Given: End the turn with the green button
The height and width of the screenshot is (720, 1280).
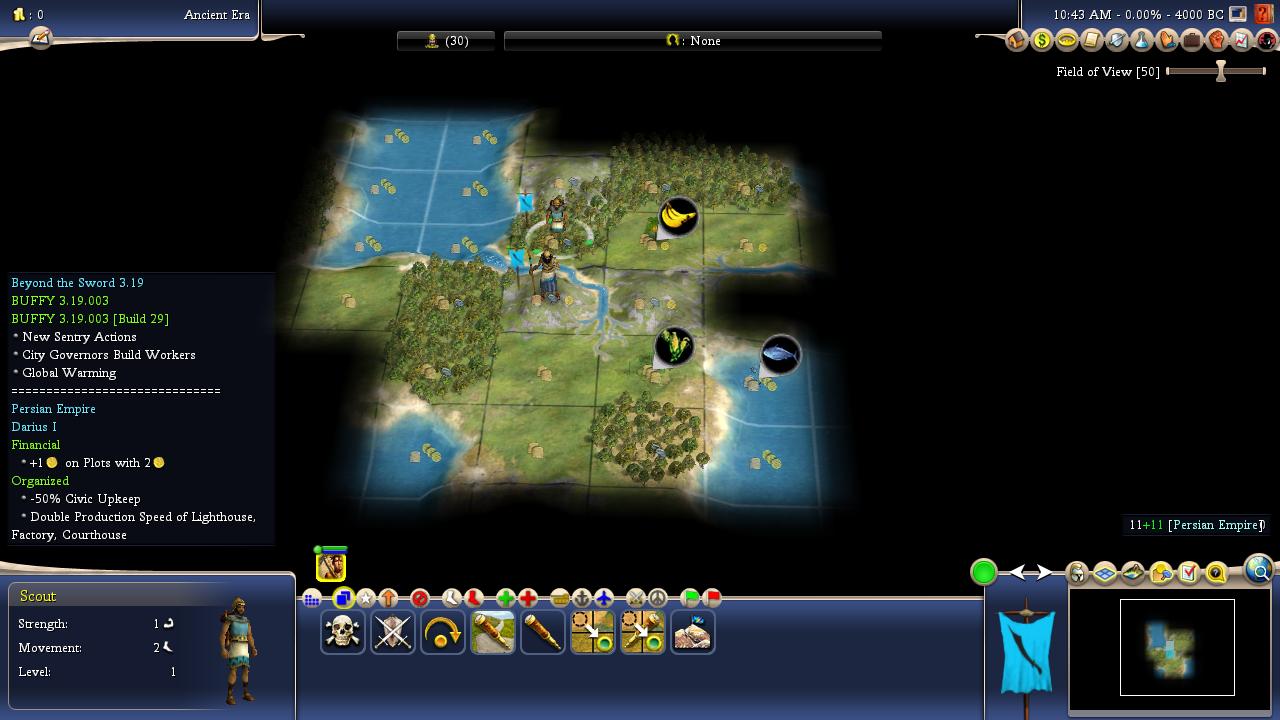Looking at the screenshot, I should (984, 572).
